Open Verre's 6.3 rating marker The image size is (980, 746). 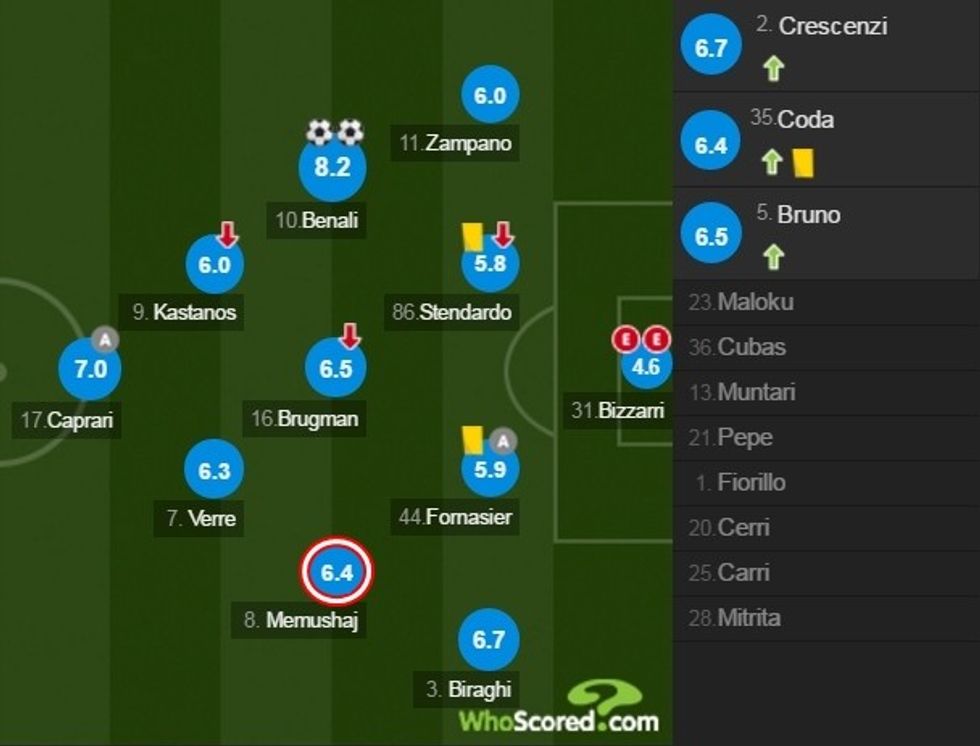click(x=215, y=471)
